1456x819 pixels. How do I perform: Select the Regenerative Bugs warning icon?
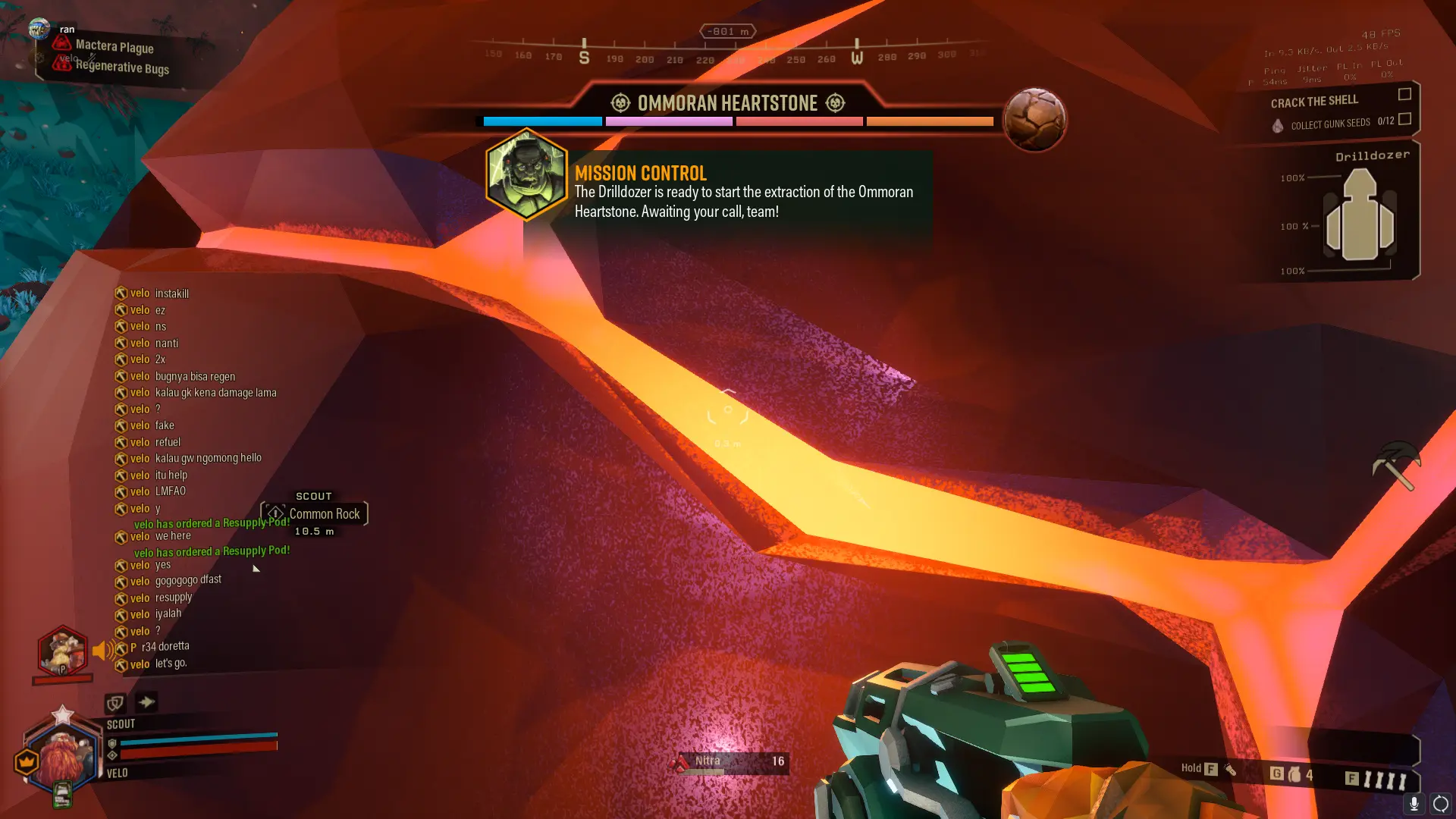tap(61, 64)
